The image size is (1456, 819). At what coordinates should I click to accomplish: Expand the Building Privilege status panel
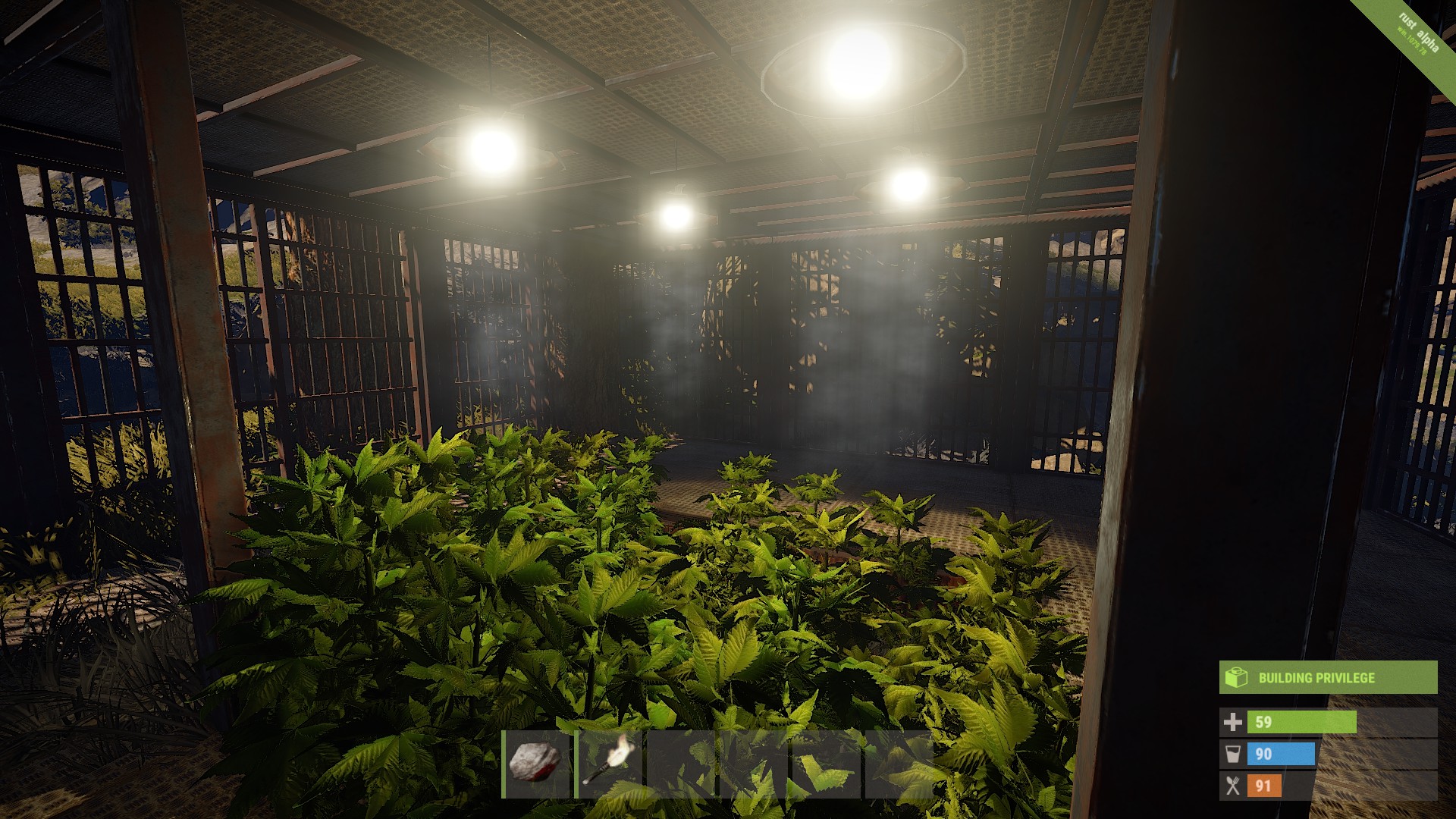click(x=1327, y=679)
